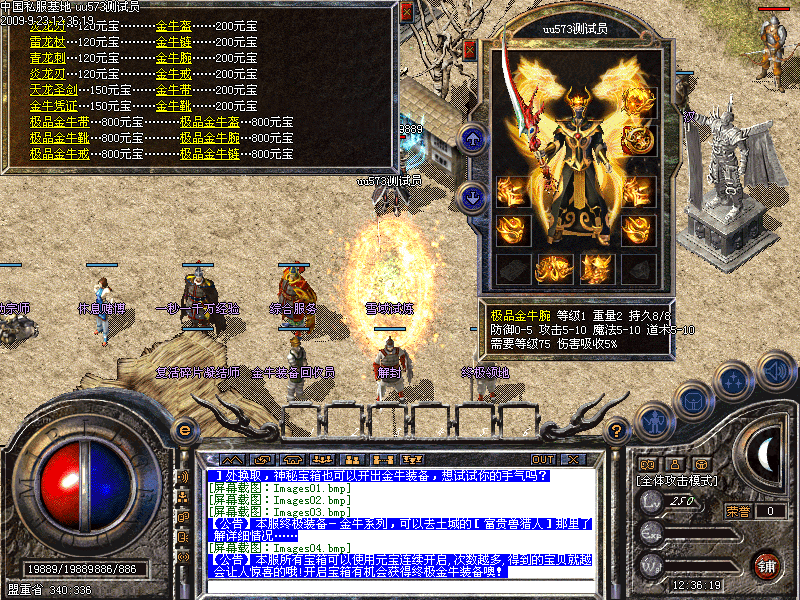Click the up arrow on character panel
800x600 pixels.
pyautogui.click(x=472, y=137)
